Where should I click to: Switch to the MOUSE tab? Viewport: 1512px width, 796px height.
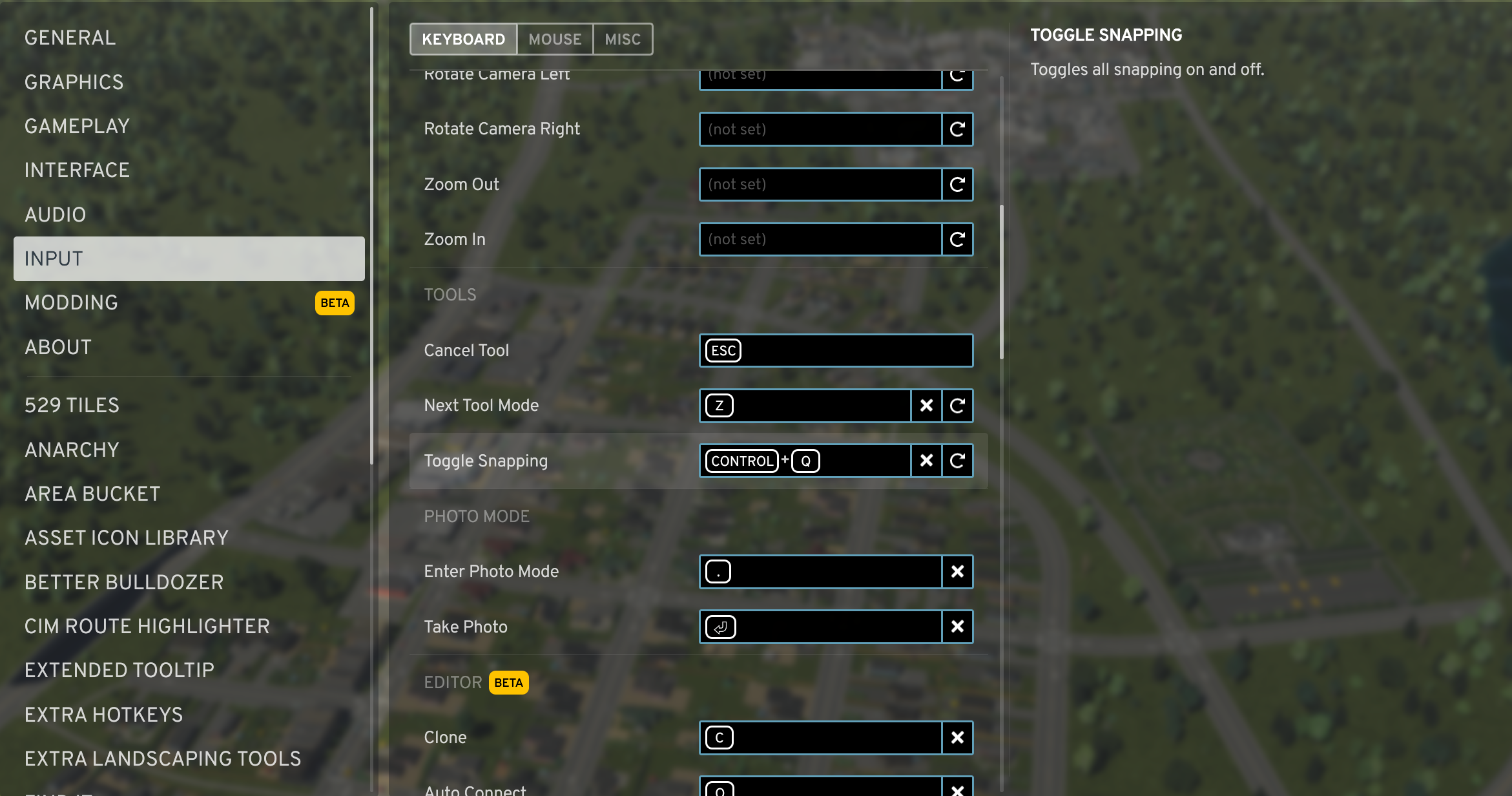point(554,39)
